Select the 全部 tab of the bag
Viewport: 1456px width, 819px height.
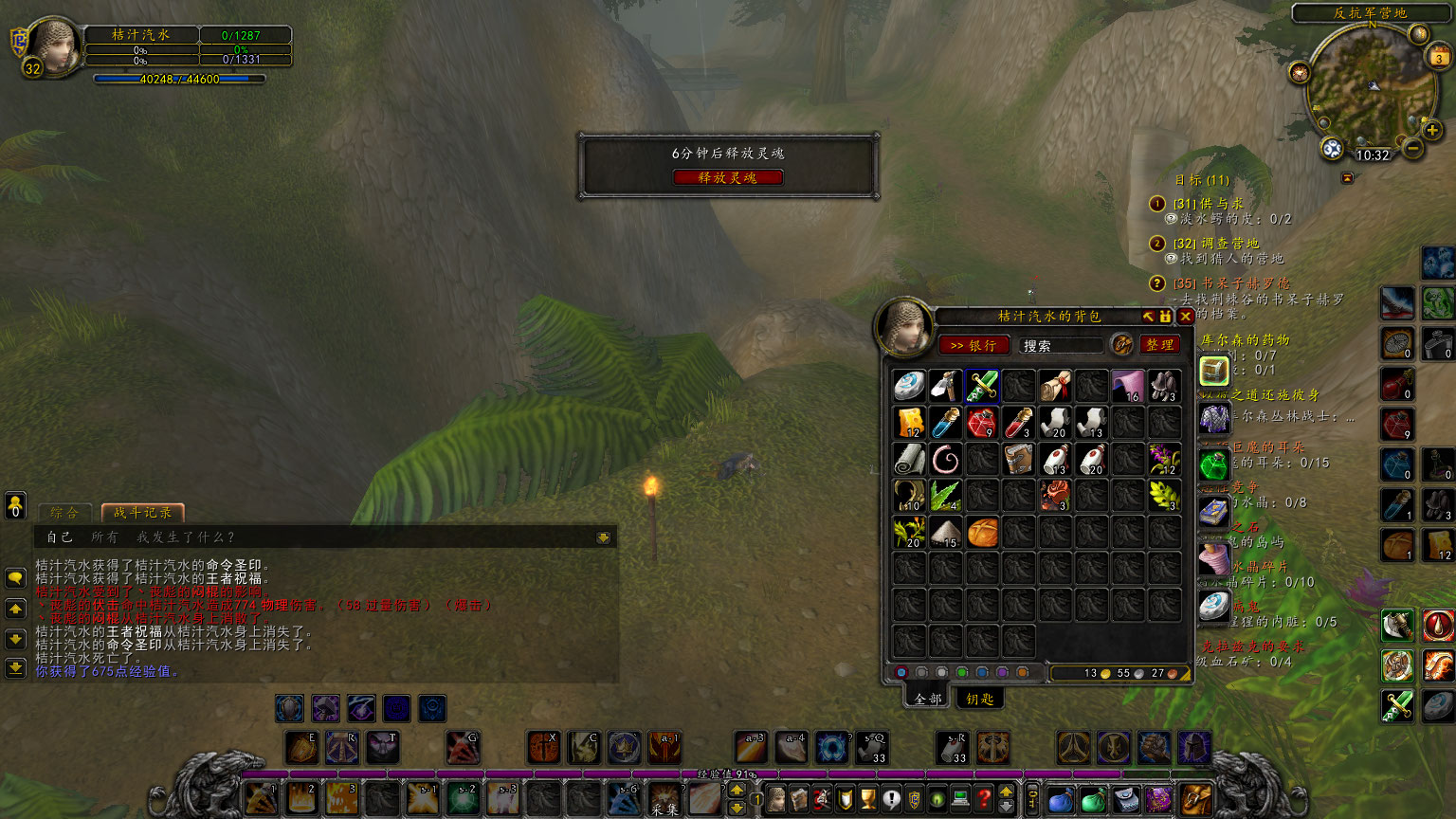pos(928,699)
